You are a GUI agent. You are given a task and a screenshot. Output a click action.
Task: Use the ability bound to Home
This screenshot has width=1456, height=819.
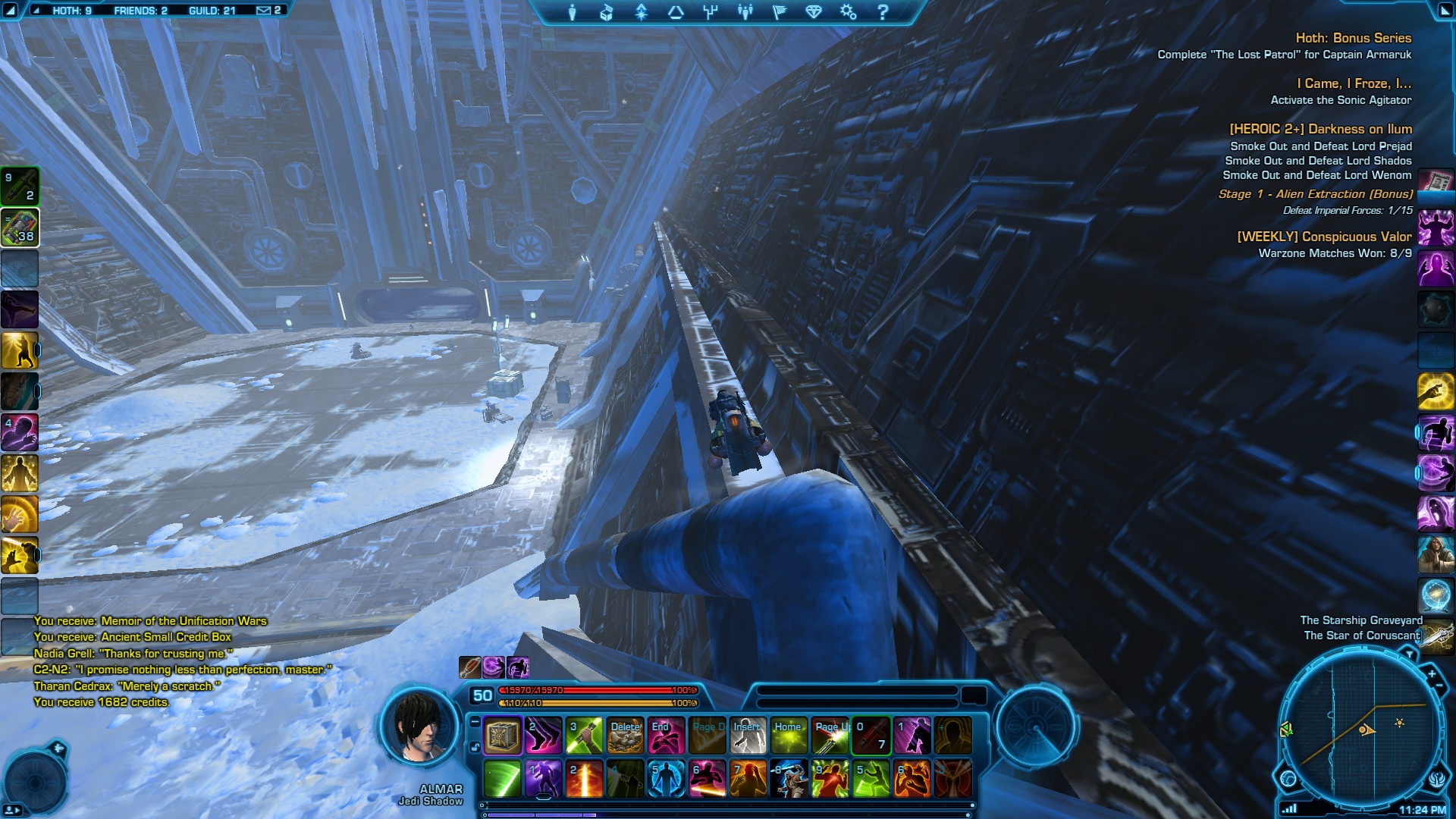click(789, 736)
